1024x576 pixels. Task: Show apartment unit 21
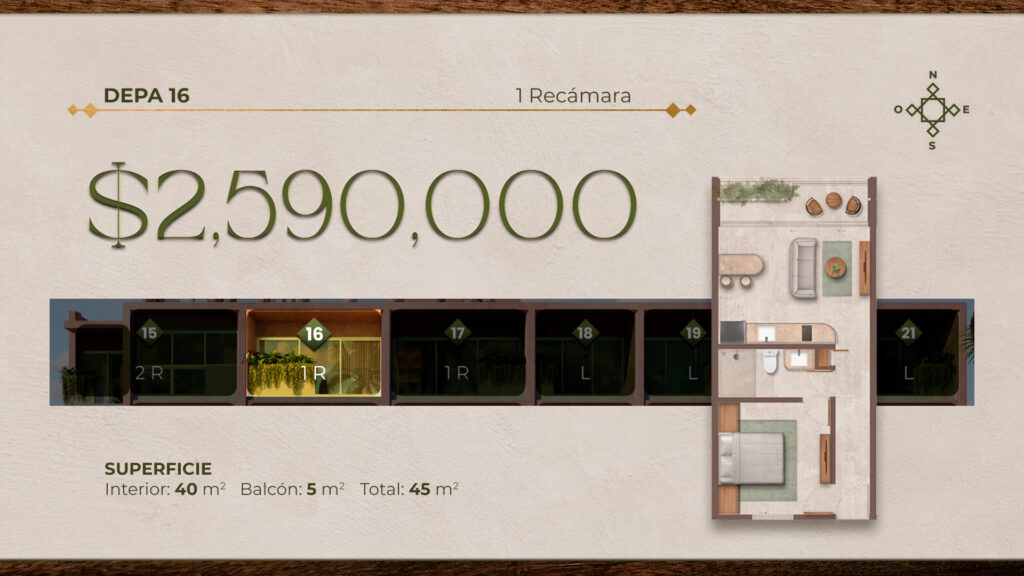tap(915, 354)
